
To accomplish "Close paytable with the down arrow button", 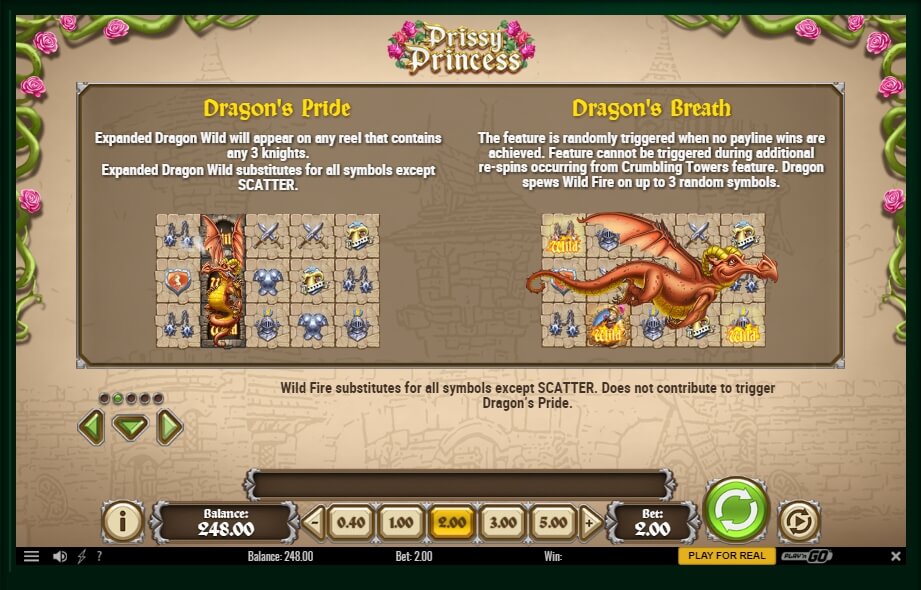I will coord(130,428).
